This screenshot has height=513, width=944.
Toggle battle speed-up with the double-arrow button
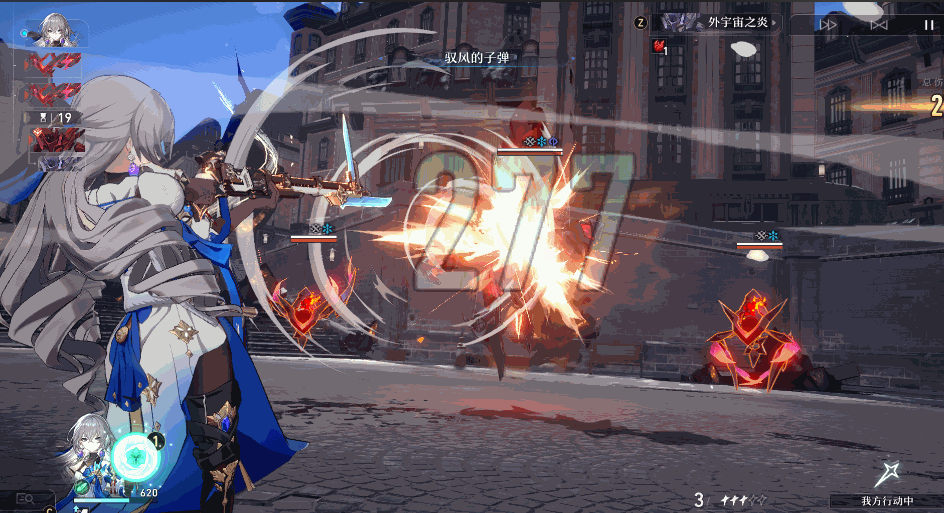[828, 24]
